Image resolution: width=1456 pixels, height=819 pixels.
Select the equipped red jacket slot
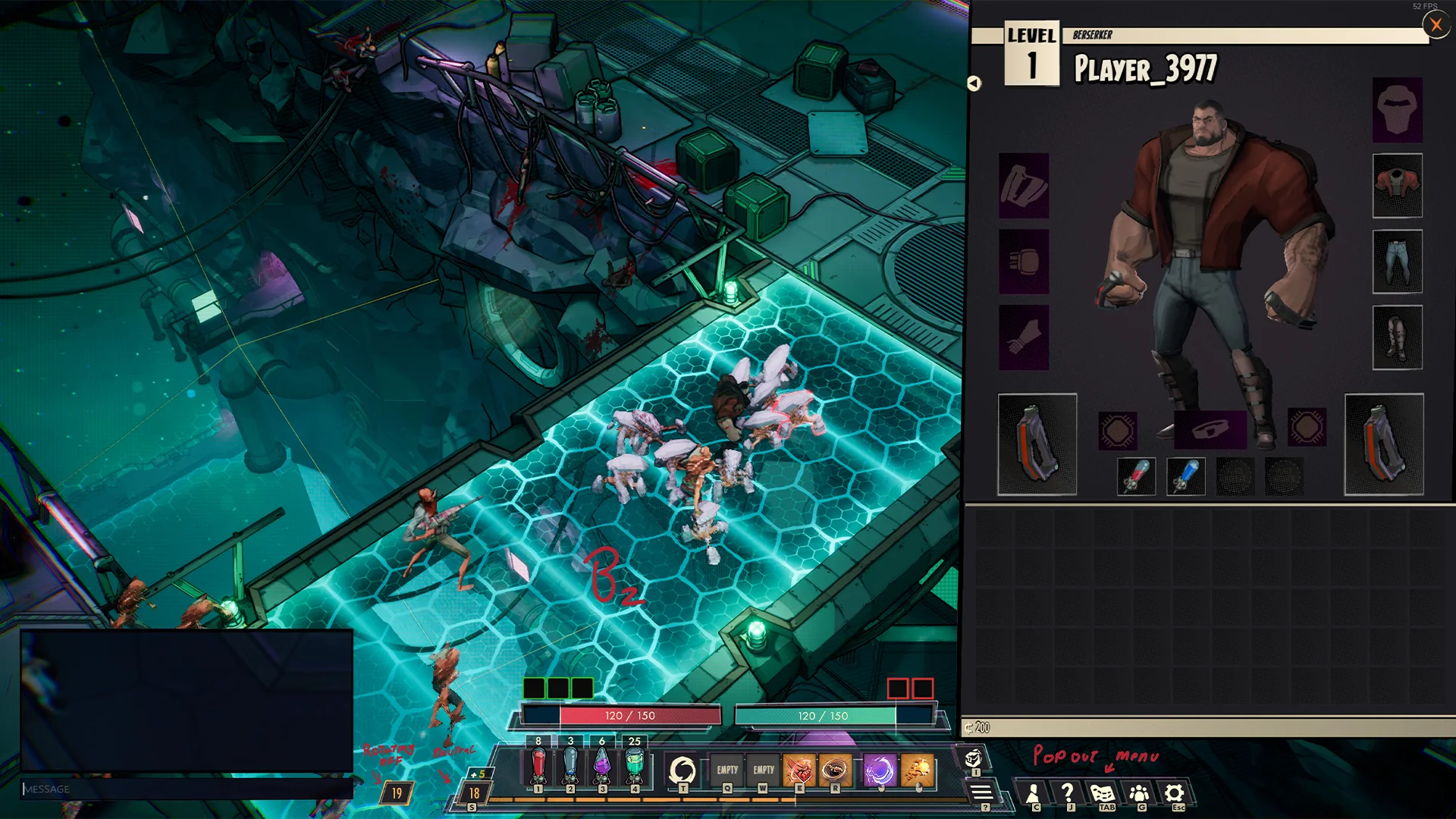point(1397,186)
